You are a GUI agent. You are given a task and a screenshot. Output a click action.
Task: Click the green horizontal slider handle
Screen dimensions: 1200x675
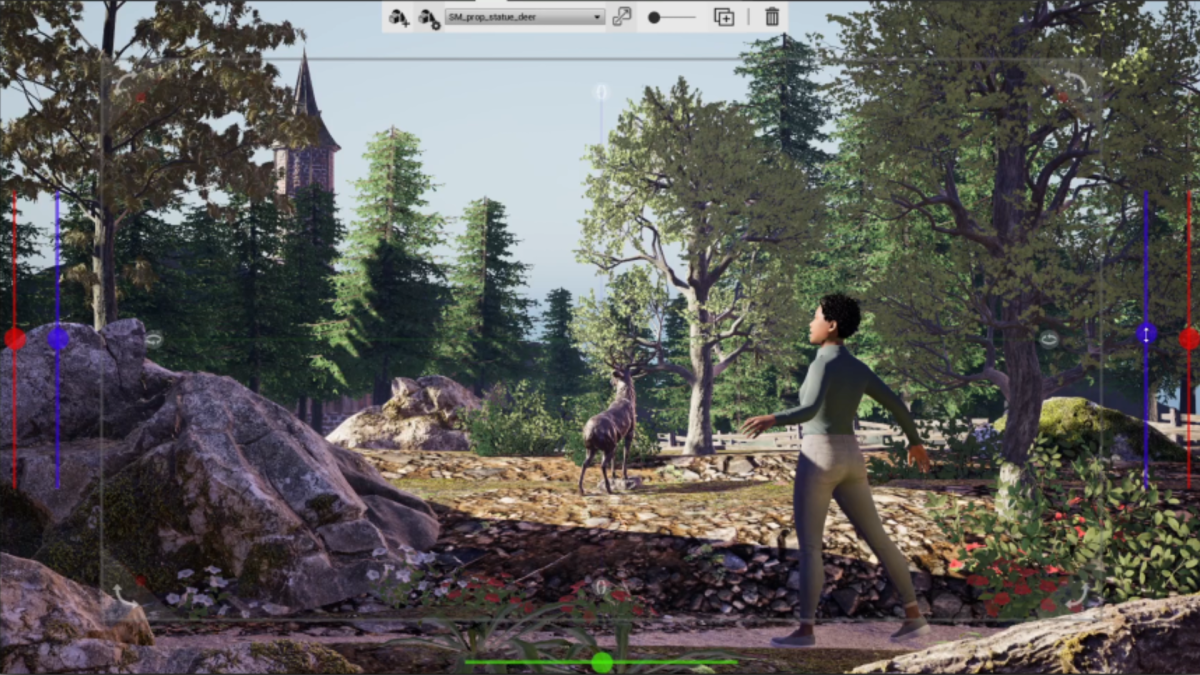click(x=601, y=661)
